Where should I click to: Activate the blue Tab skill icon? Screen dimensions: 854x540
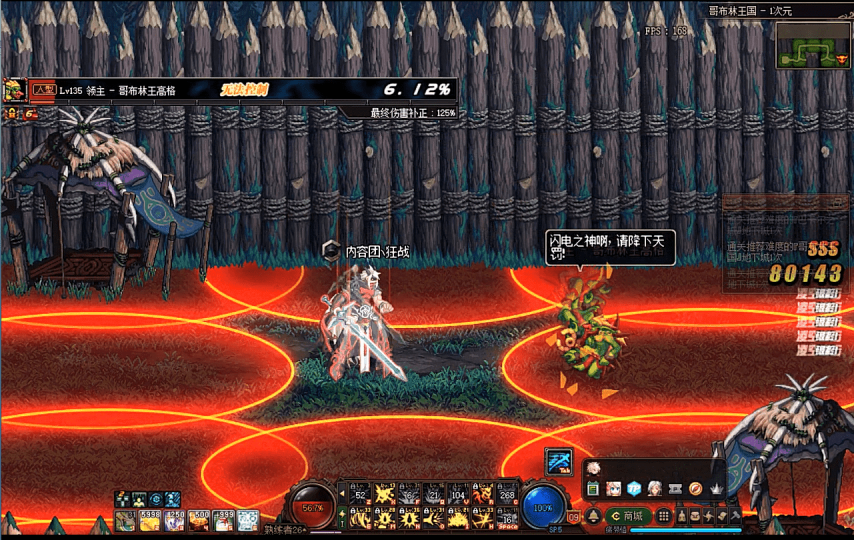(559, 461)
